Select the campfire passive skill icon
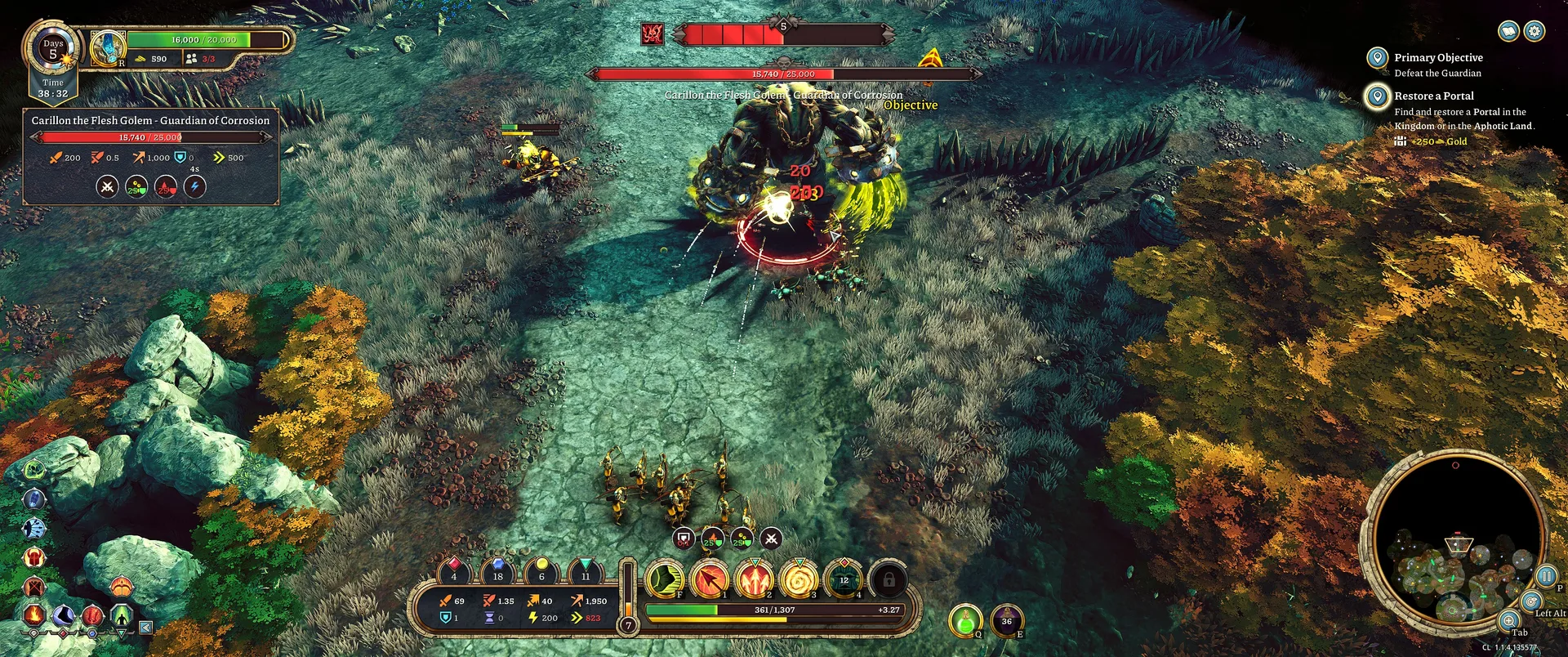 (x=34, y=614)
